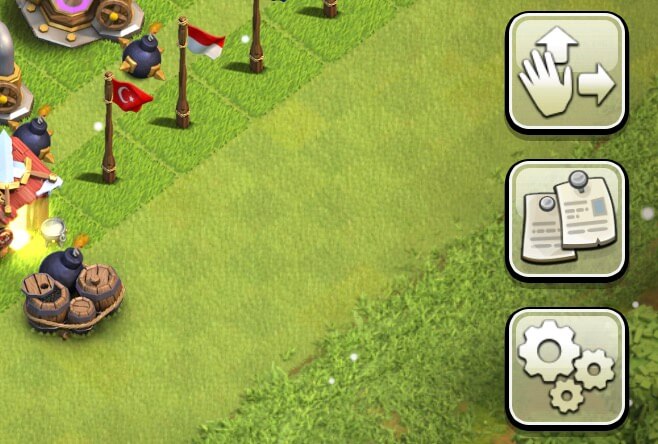The height and width of the screenshot is (444, 658).
Task: Open the layout editor hand-and-arrows button
Action: pos(567,72)
